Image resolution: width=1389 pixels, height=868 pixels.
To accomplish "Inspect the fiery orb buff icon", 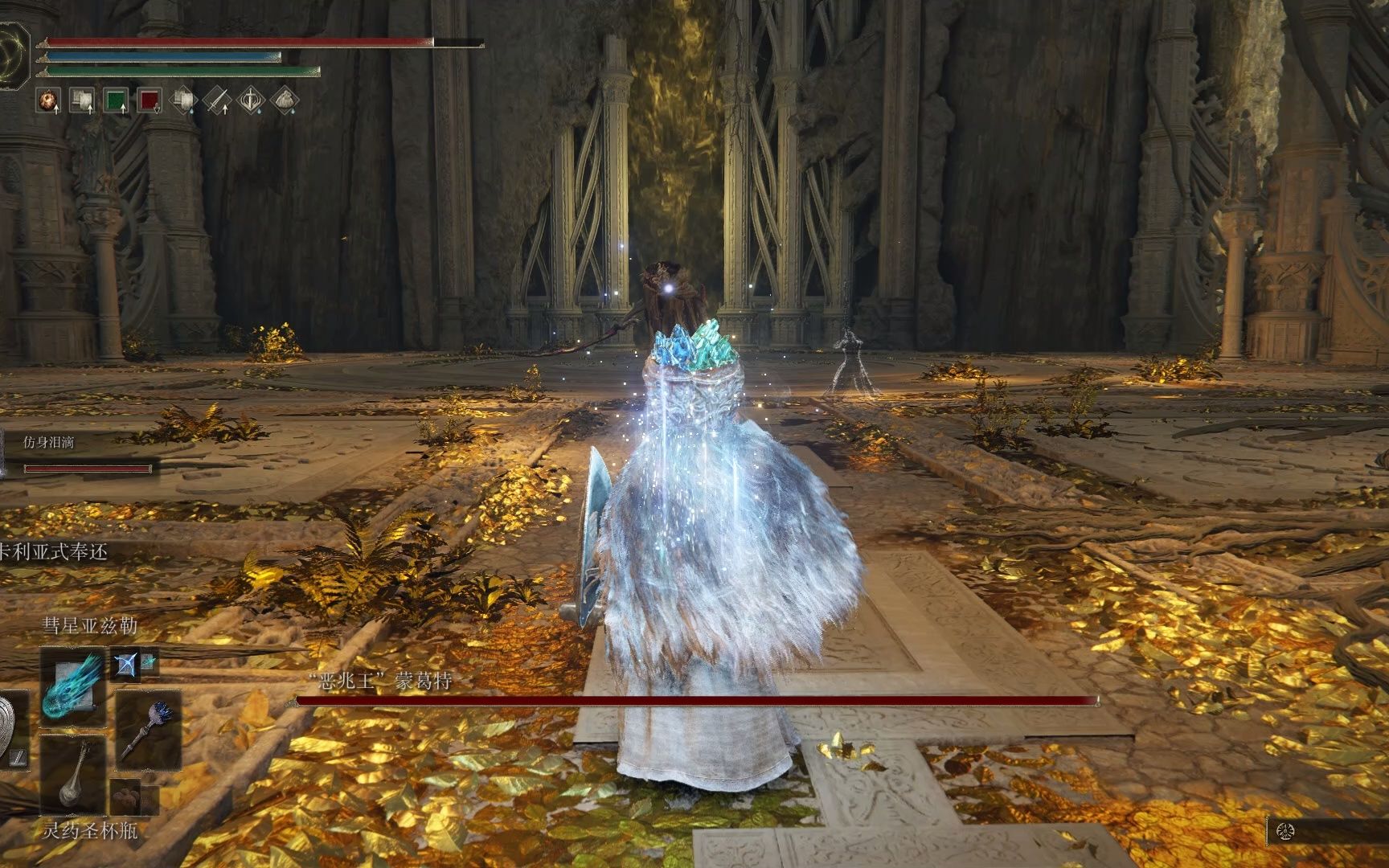I will pos(48,100).
